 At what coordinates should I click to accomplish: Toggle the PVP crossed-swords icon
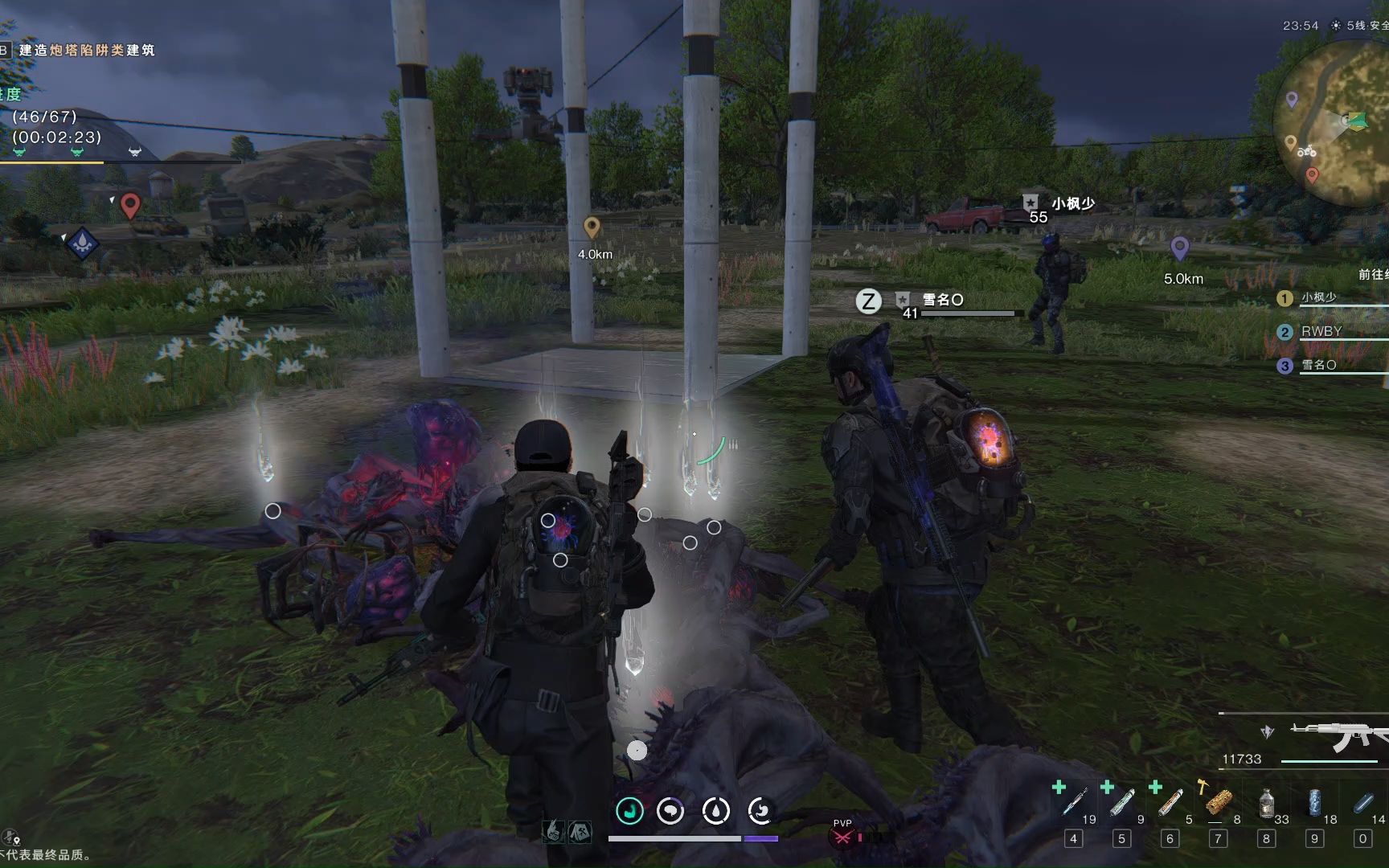pyautogui.click(x=842, y=837)
